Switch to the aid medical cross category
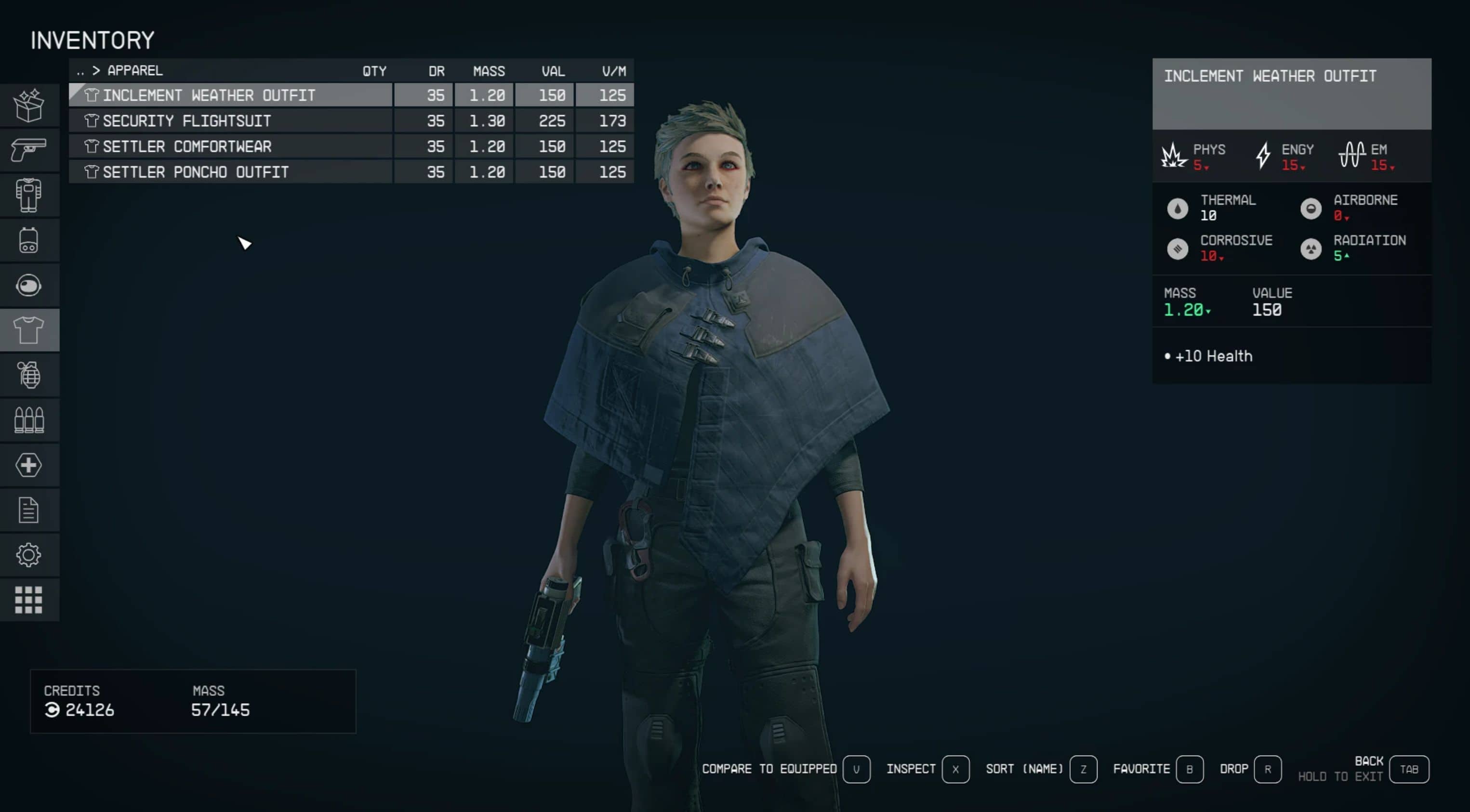 click(28, 465)
